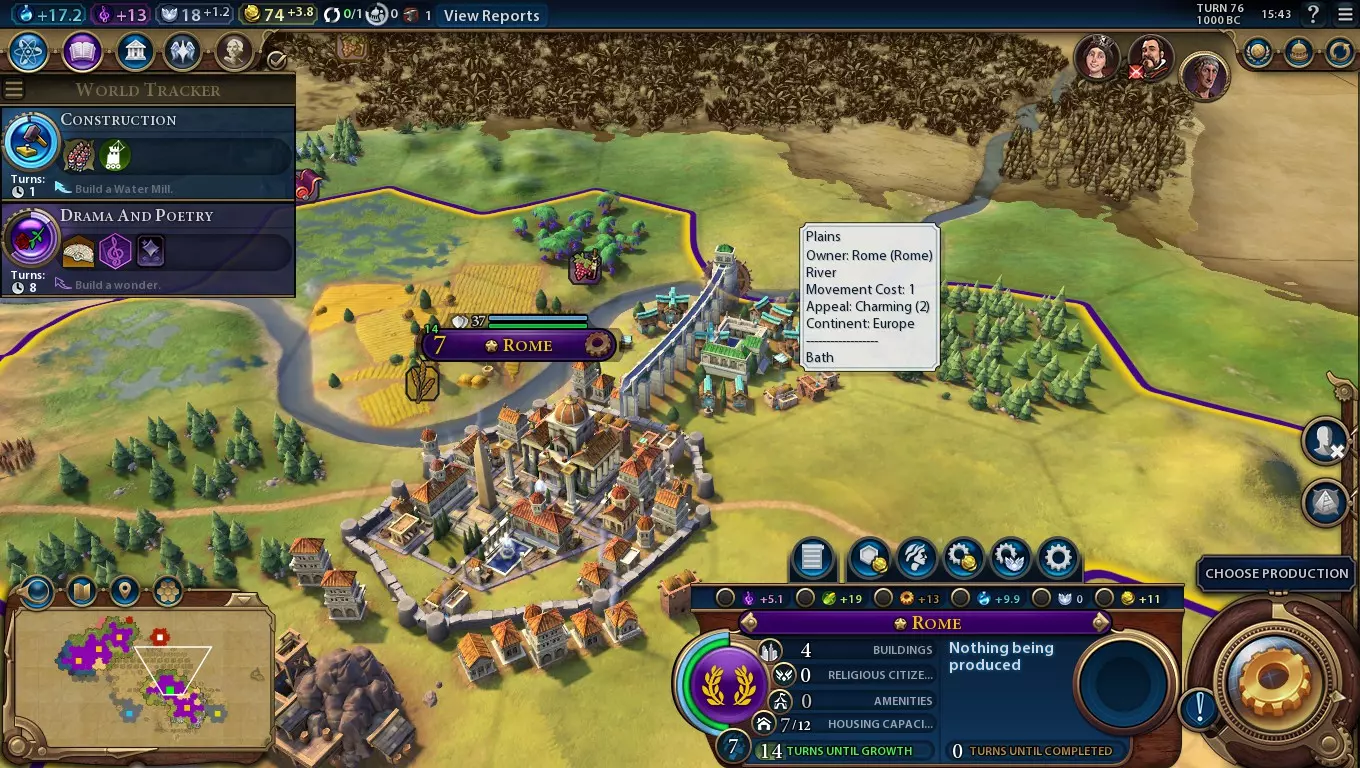1360x768 pixels.
Task: Open View Reports
Action: click(491, 15)
